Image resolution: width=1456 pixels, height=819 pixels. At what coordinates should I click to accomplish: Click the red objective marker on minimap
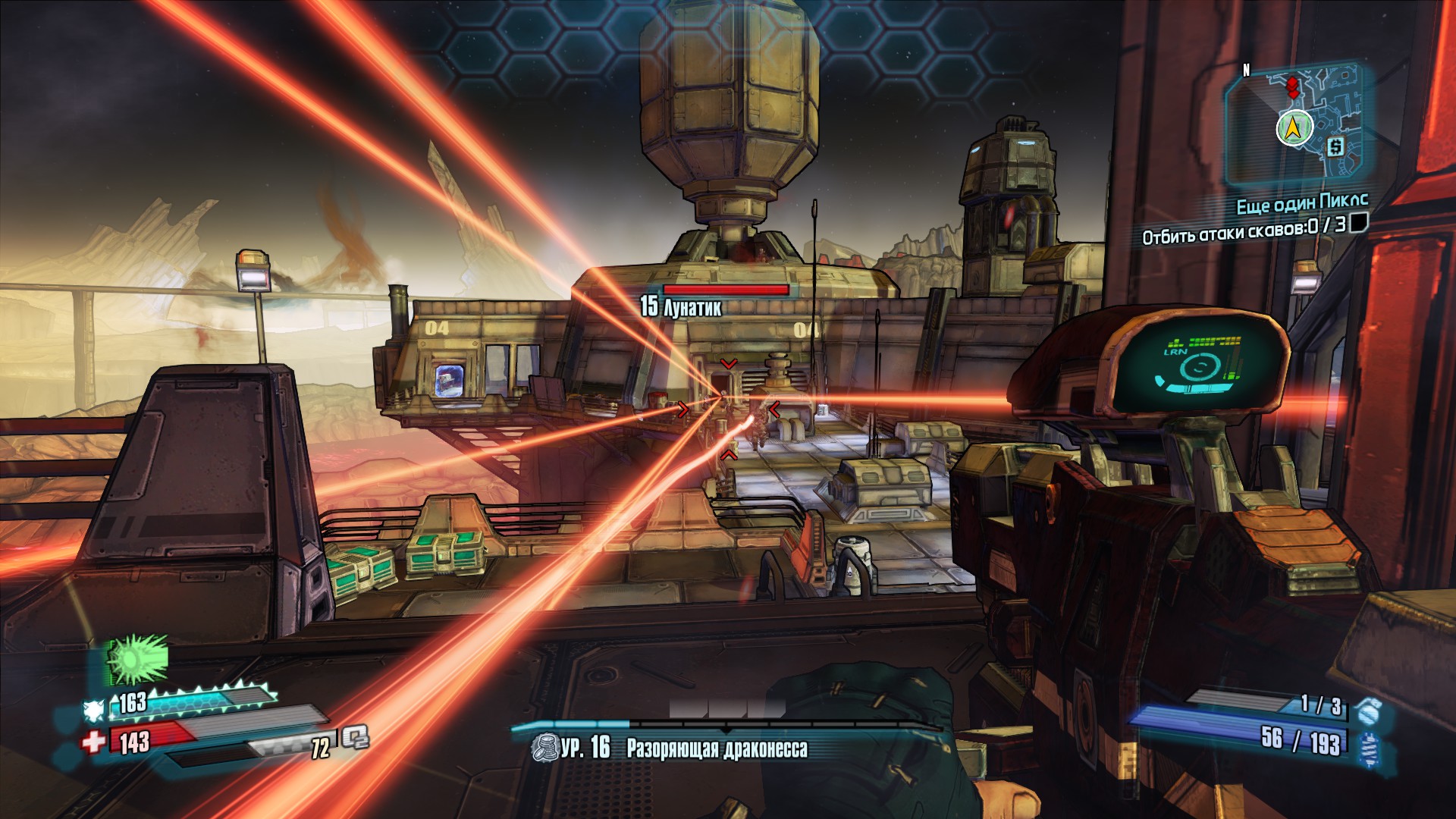click(1292, 86)
